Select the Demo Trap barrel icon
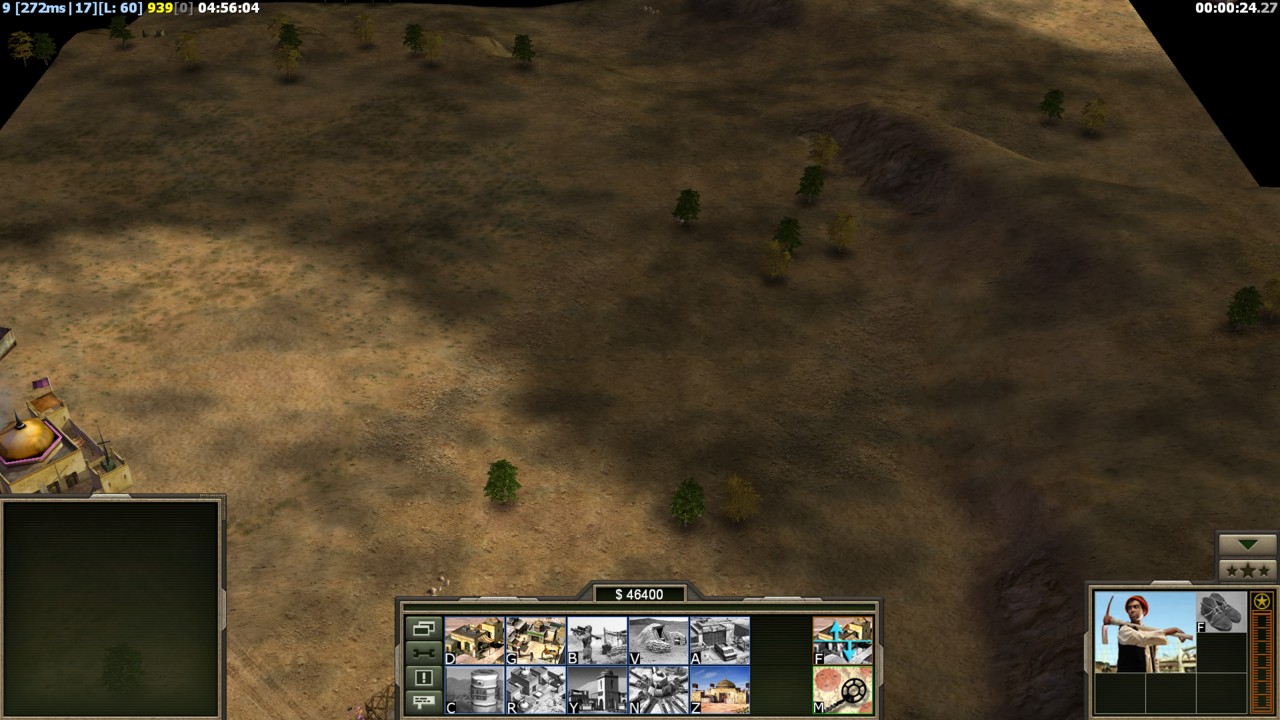The height and width of the screenshot is (720, 1280). tap(474, 690)
